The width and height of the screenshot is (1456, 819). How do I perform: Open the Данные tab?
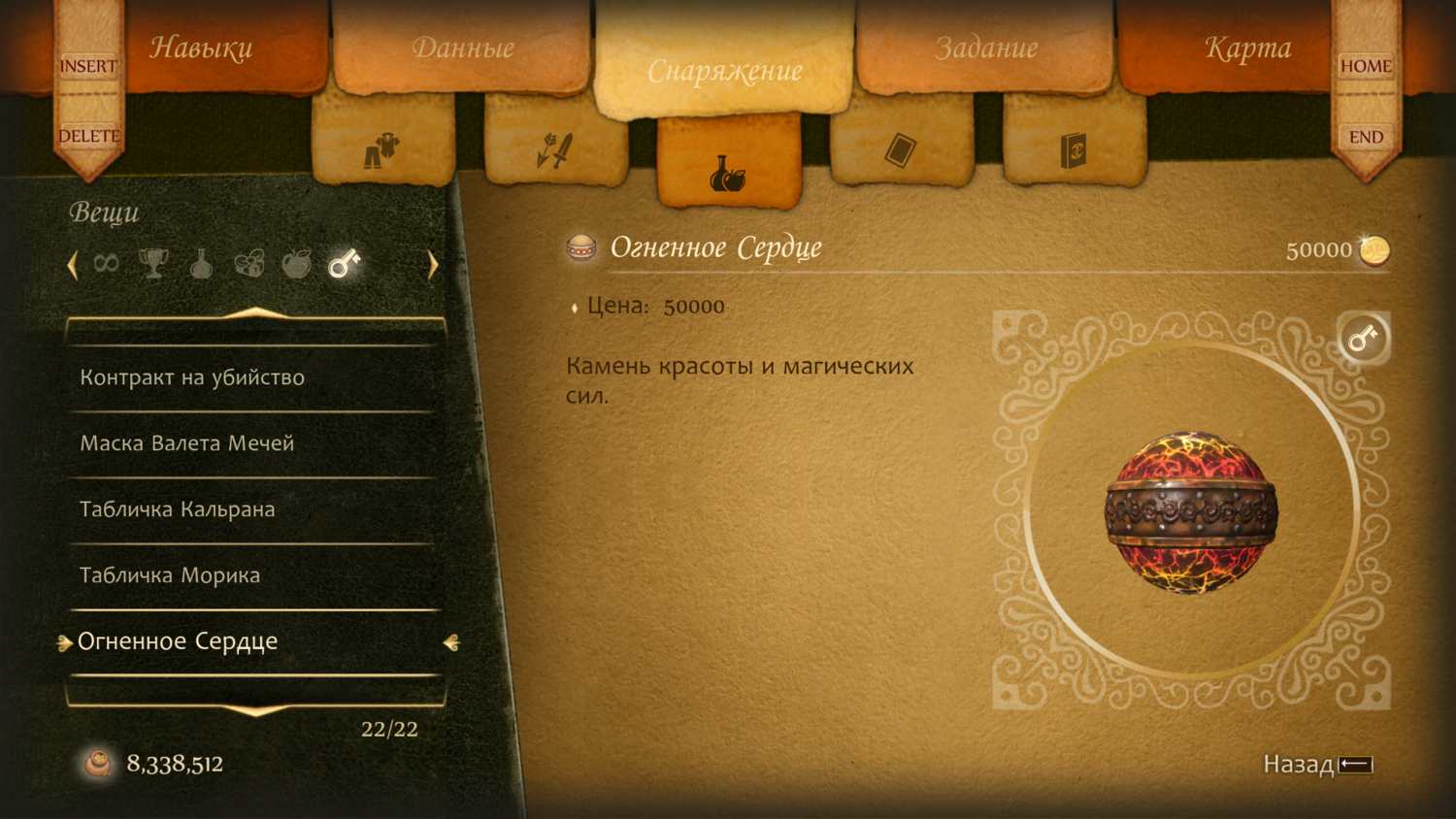click(x=463, y=49)
